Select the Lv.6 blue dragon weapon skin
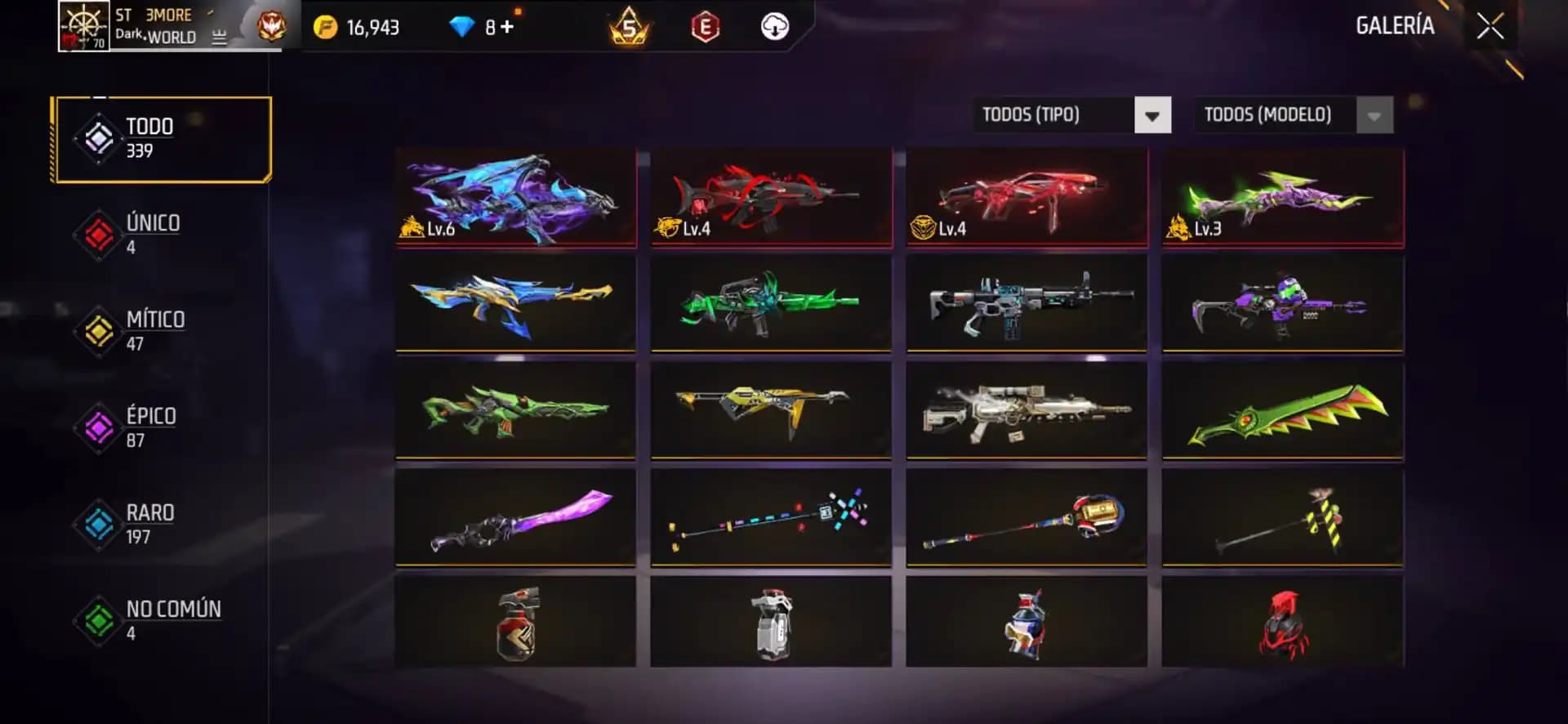Screen dimensions: 1568x724 [x=515, y=196]
